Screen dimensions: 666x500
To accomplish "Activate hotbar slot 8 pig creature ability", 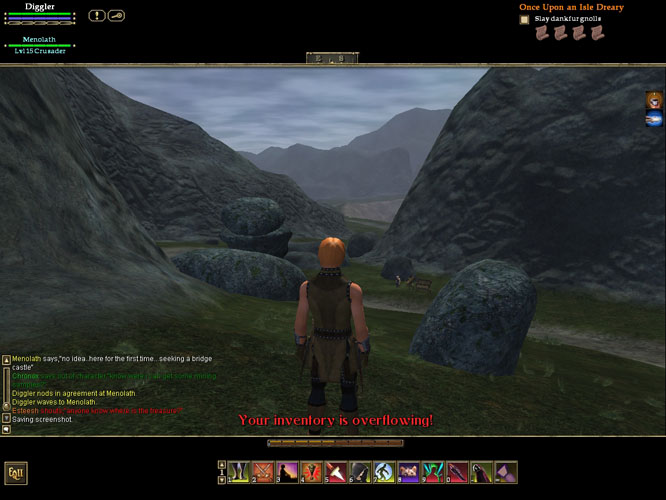I will coord(408,471).
